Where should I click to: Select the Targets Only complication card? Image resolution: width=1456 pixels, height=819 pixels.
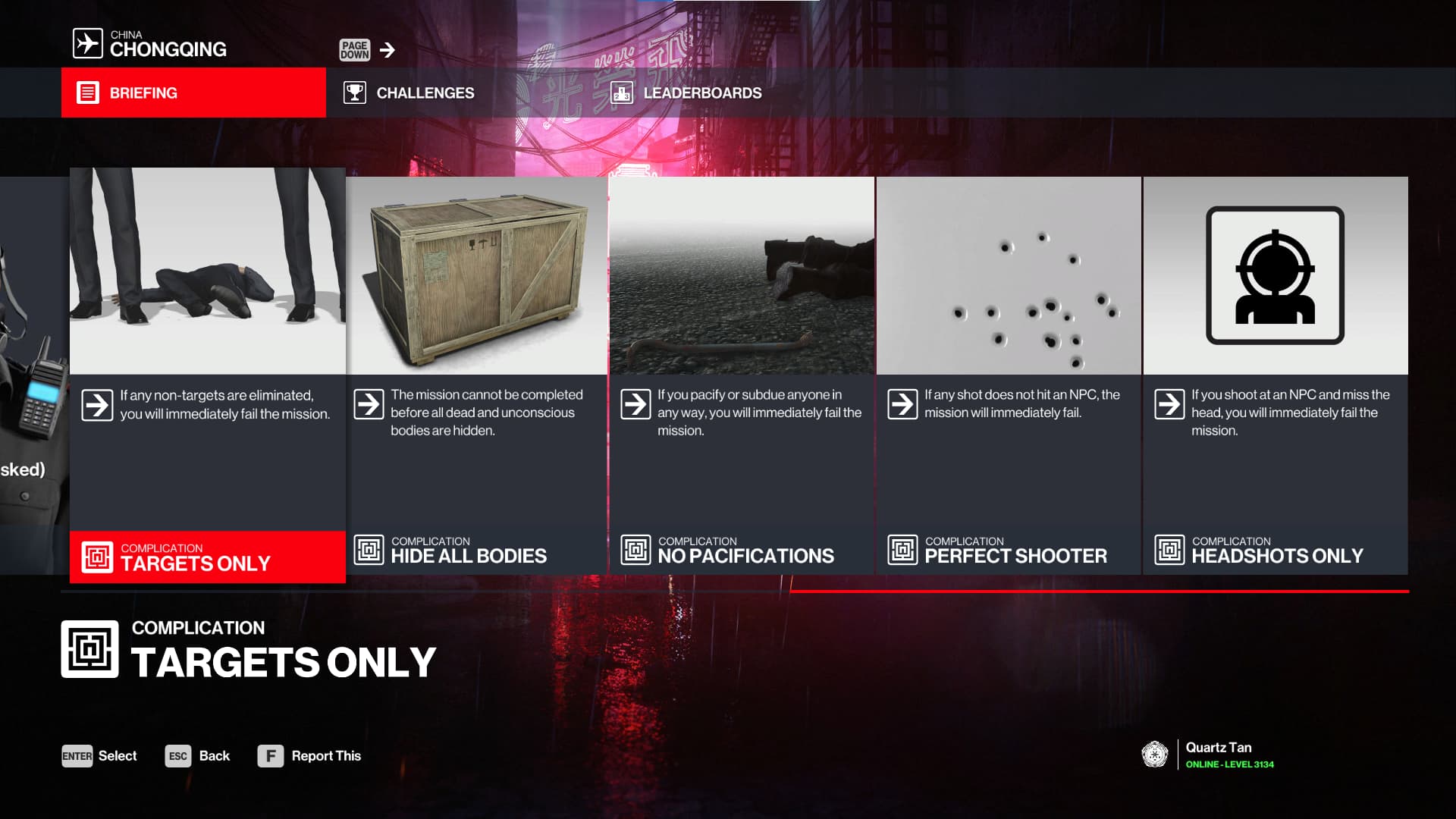coord(207,375)
